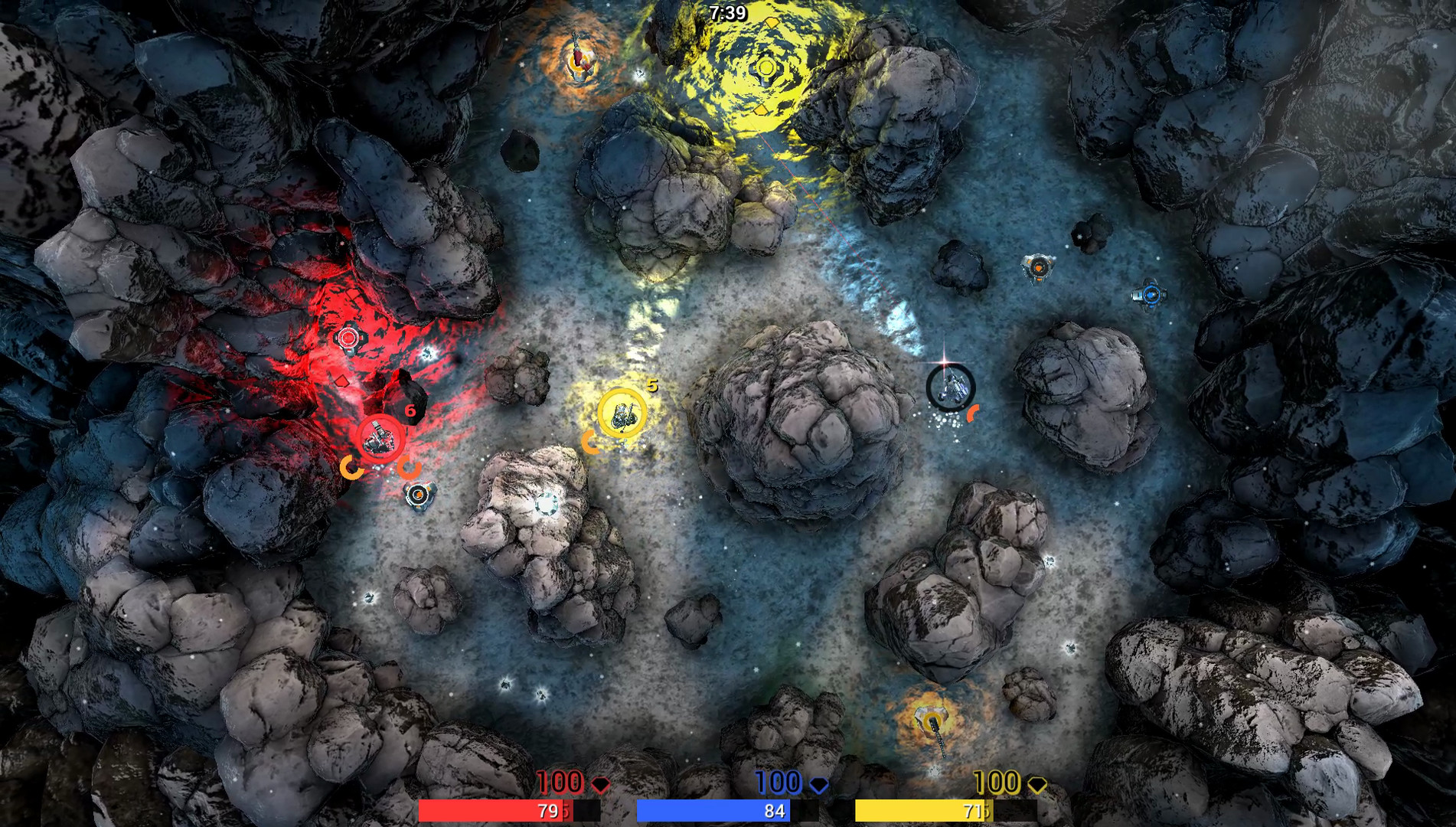Click the 7:39 match timer

click(727, 11)
